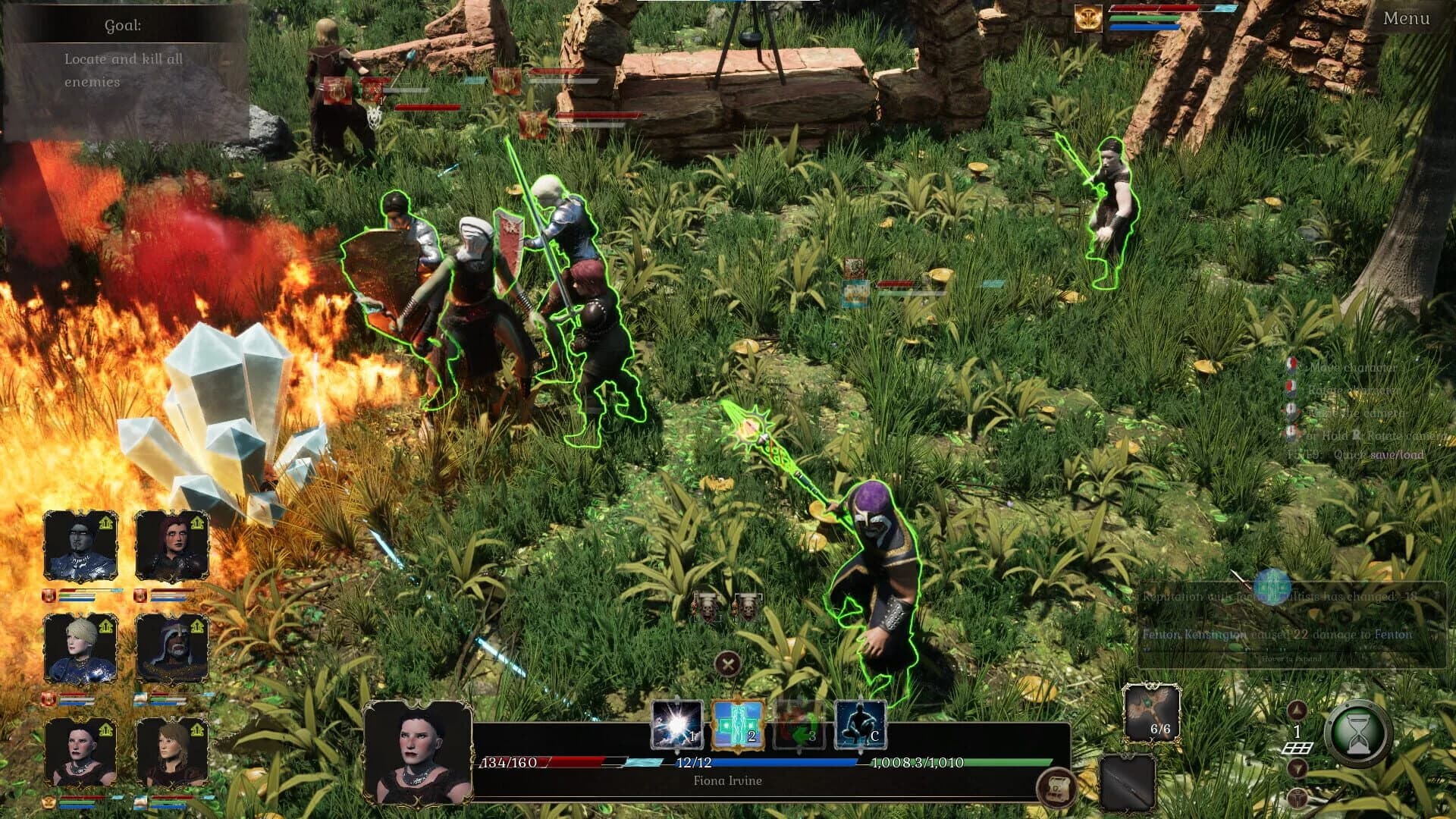This screenshot has width=1456, height=819.
Task: Select the throwing axe showing 6/6 charges
Action: (x=1153, y=711)
